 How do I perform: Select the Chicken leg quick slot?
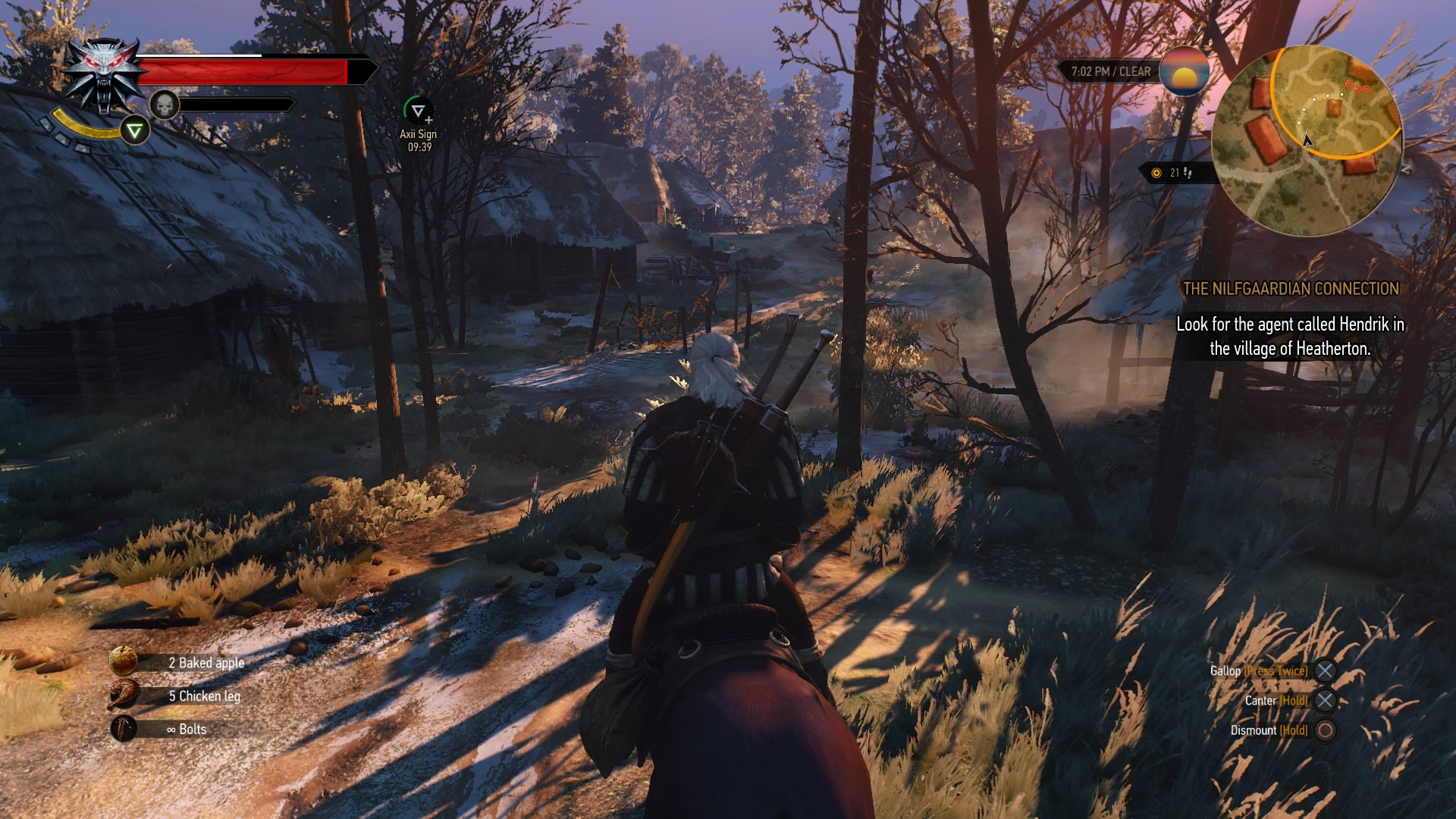click(x=124, y=695)
